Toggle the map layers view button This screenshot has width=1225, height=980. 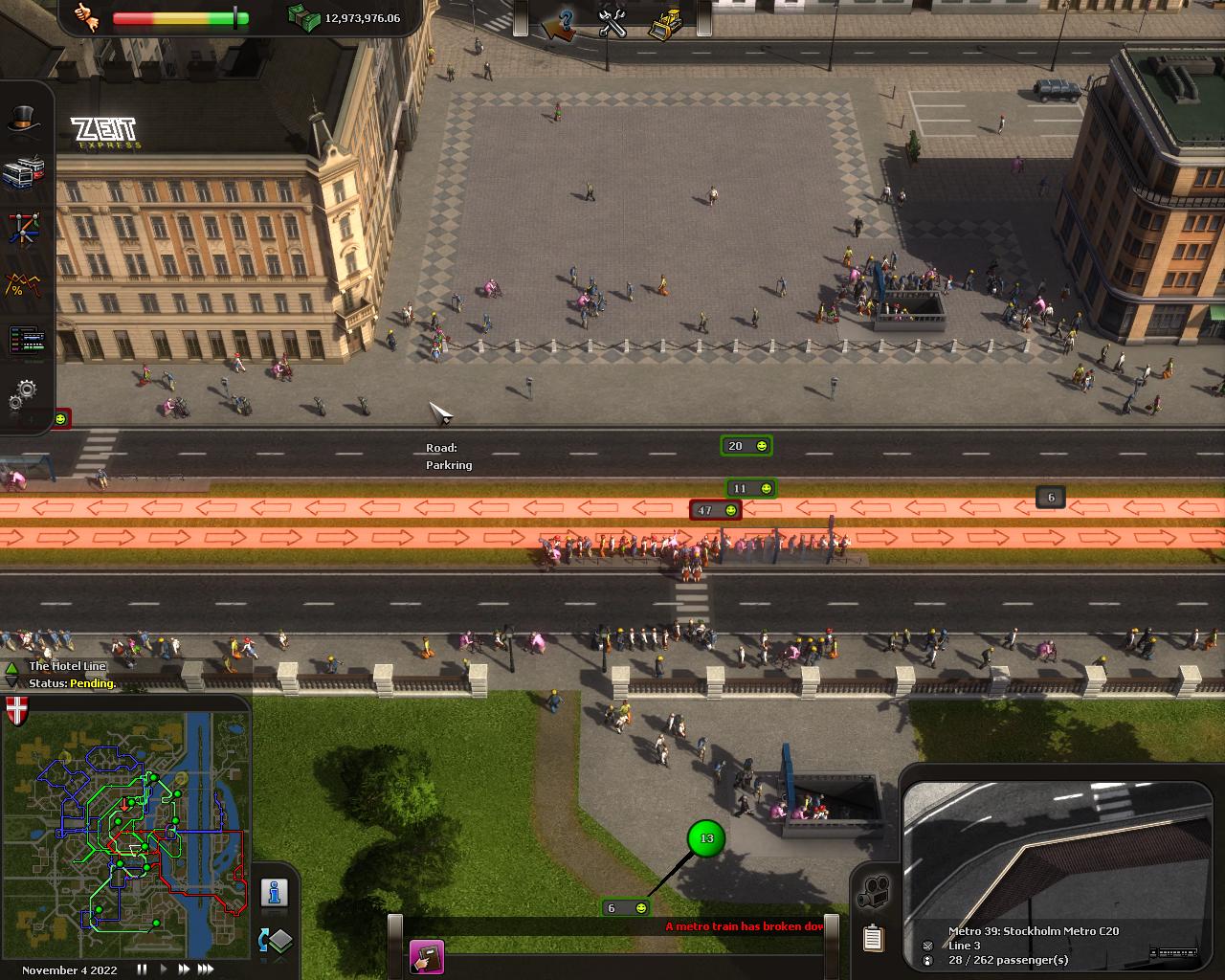[x=275, y=941]
